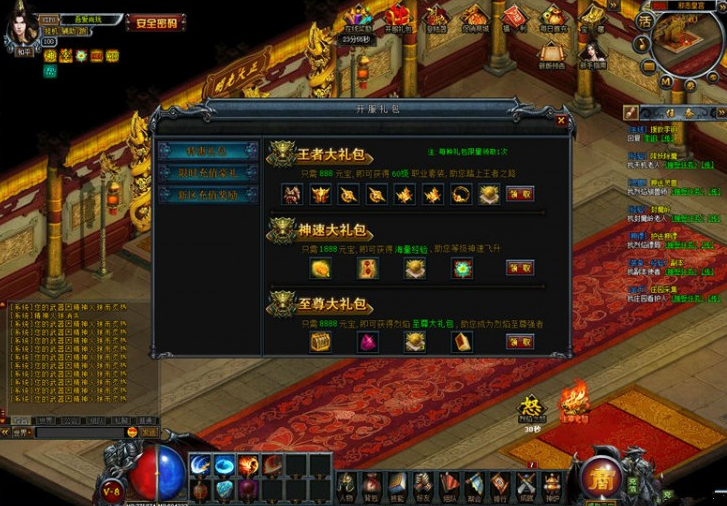This screenshot has width=727, height=506.
Task: Open the 人物 character menu button
Action: coord(346,485)
